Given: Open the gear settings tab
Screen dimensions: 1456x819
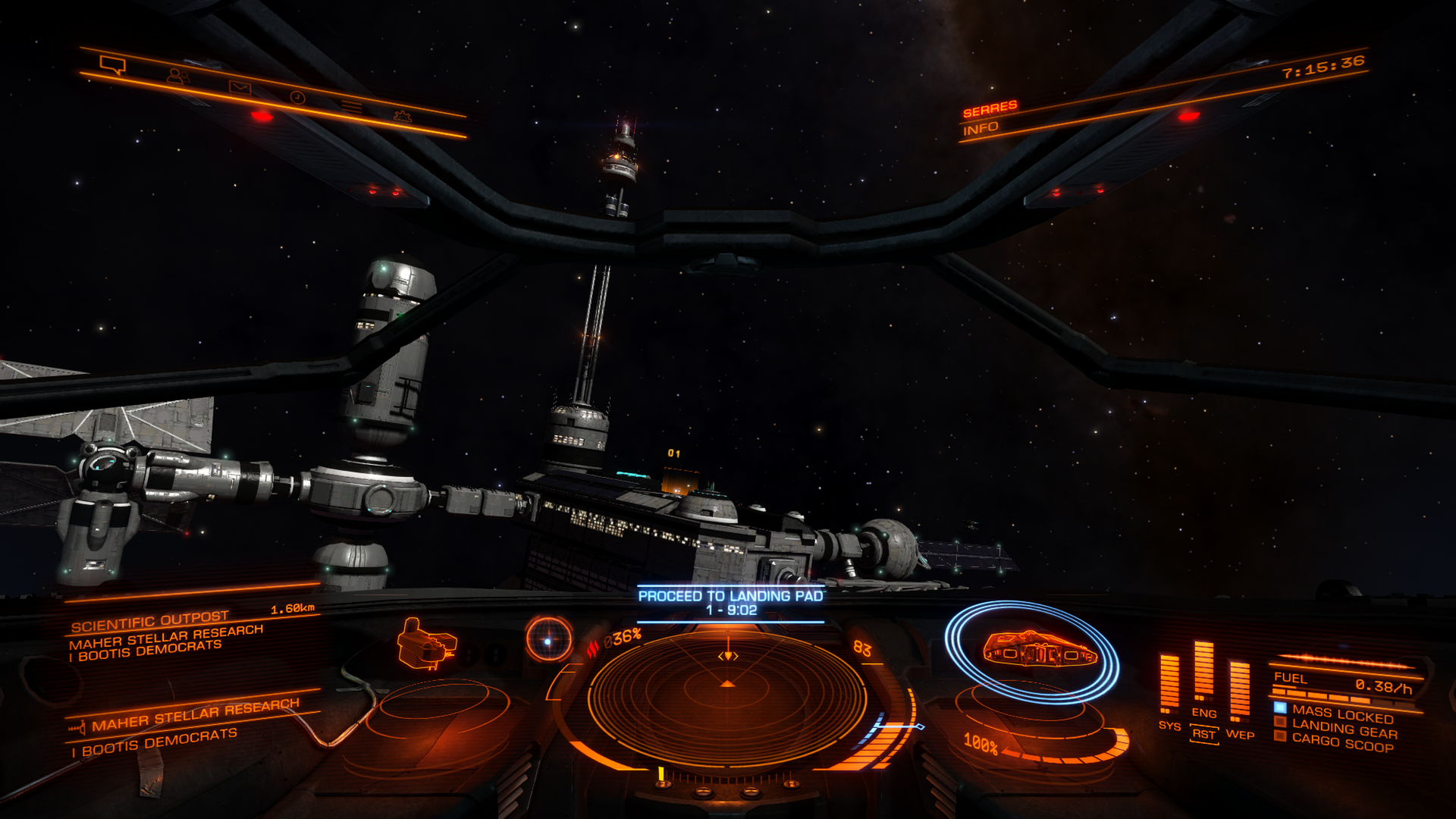Looking at the screenshot, I should pos(402,116).
